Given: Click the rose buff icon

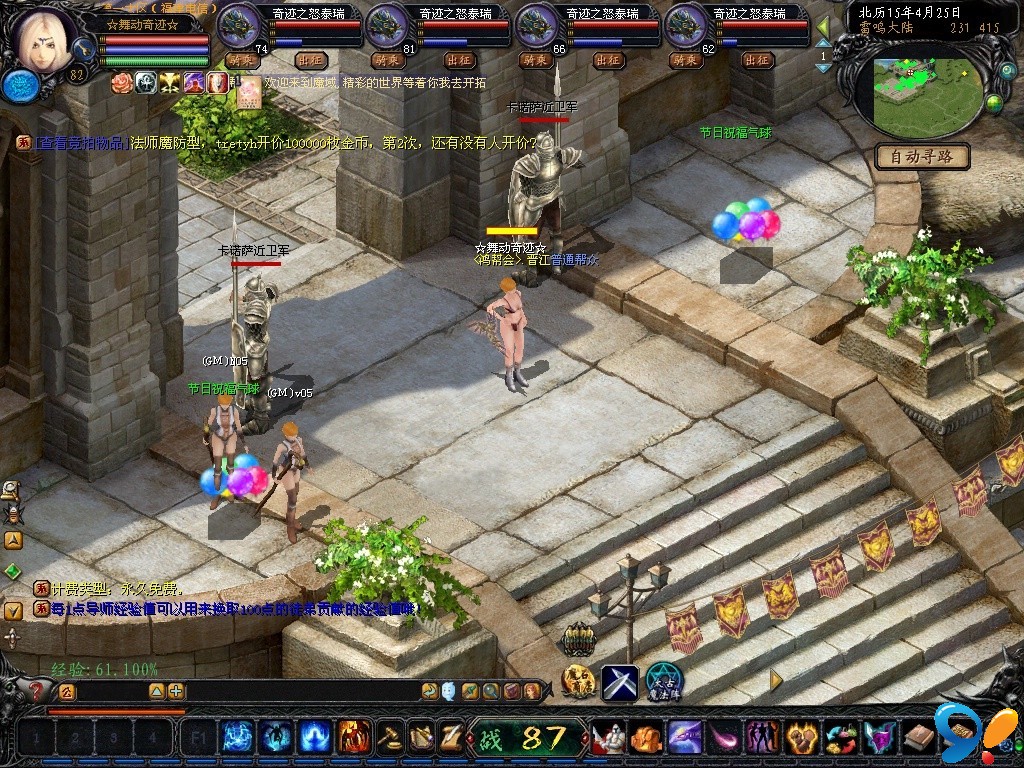Looking at the screenshot, I should pyautogui.click(x=122, y=82).
